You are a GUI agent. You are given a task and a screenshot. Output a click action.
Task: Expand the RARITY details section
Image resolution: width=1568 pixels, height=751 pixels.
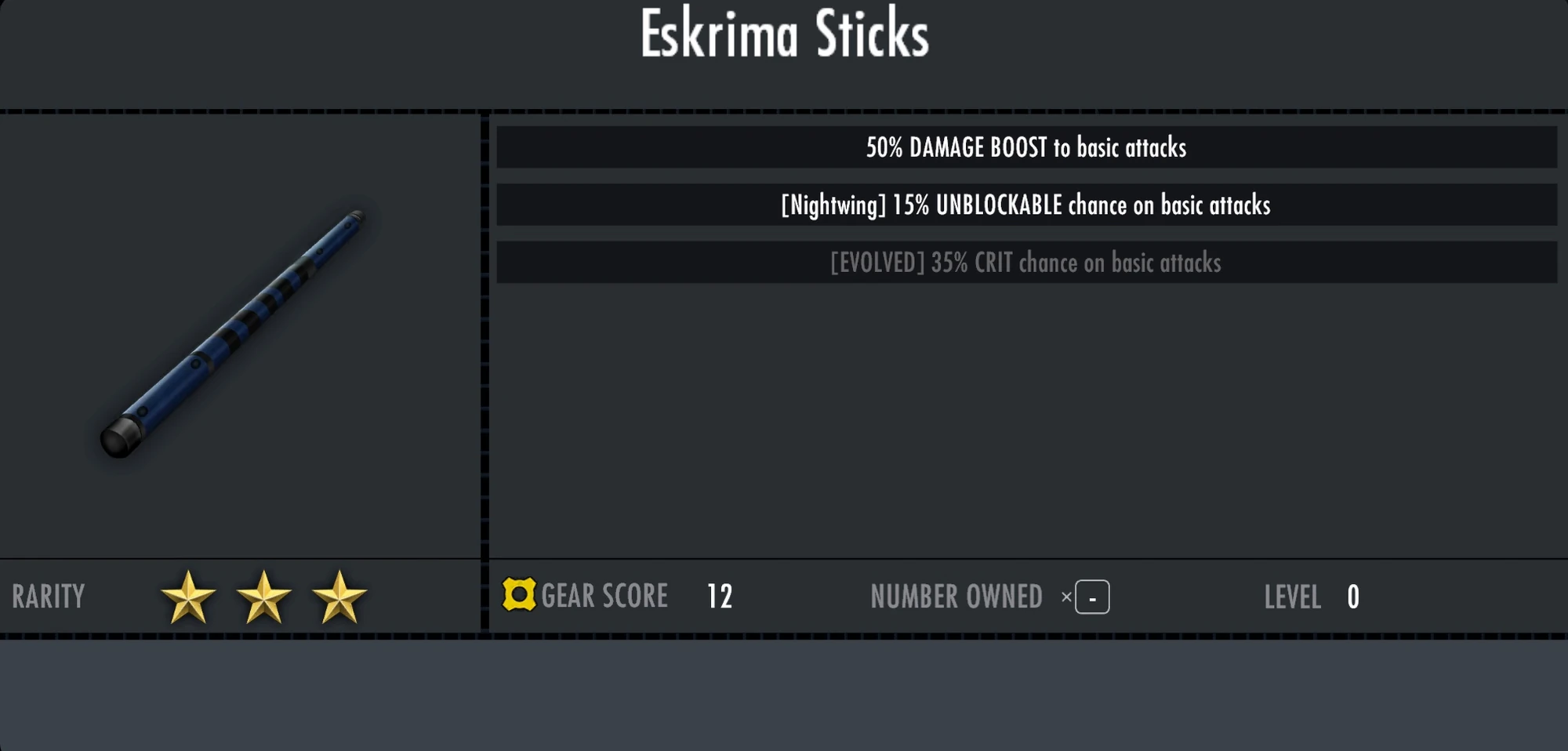(48, 597)
